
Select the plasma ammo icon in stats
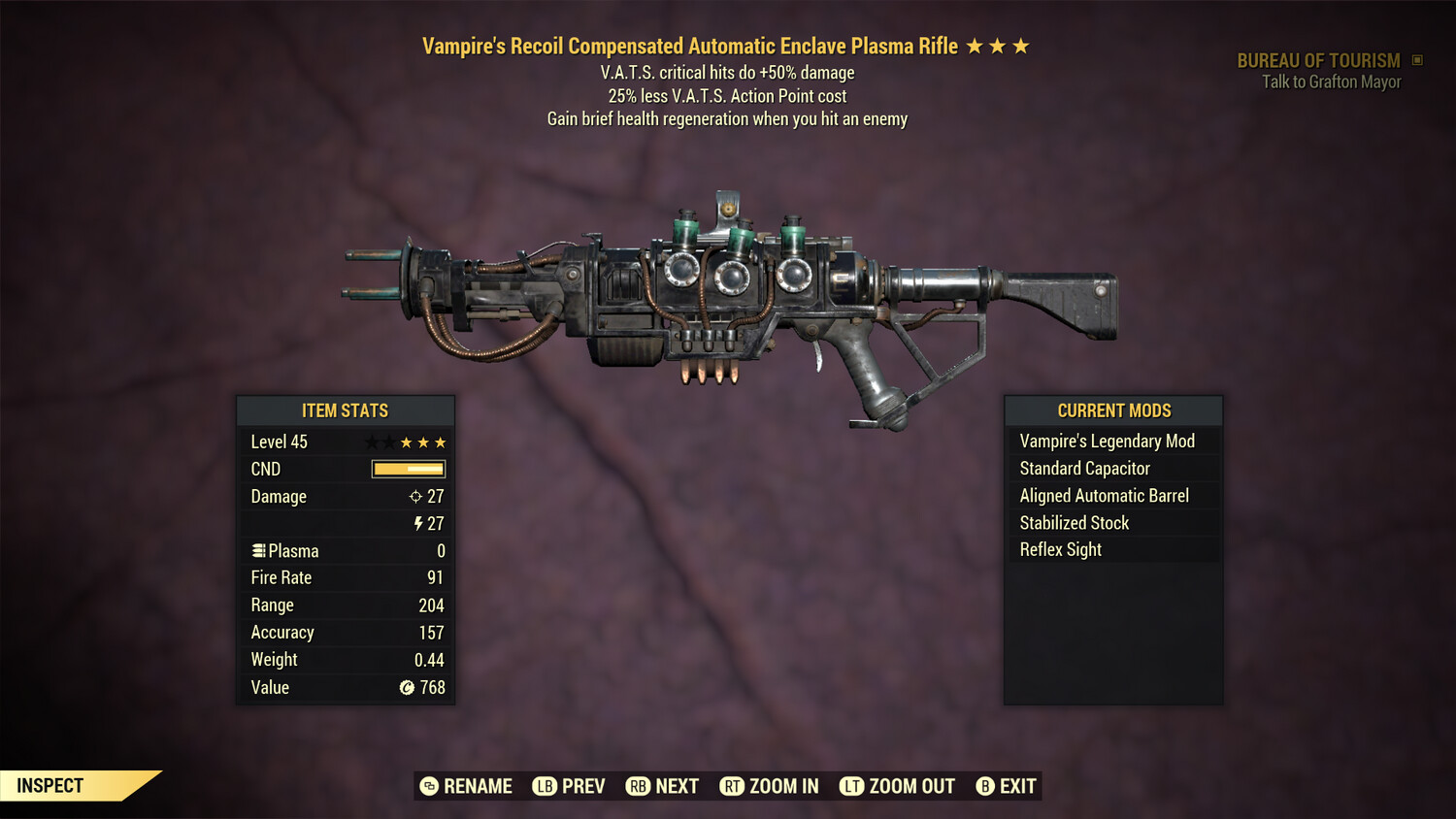257,550
